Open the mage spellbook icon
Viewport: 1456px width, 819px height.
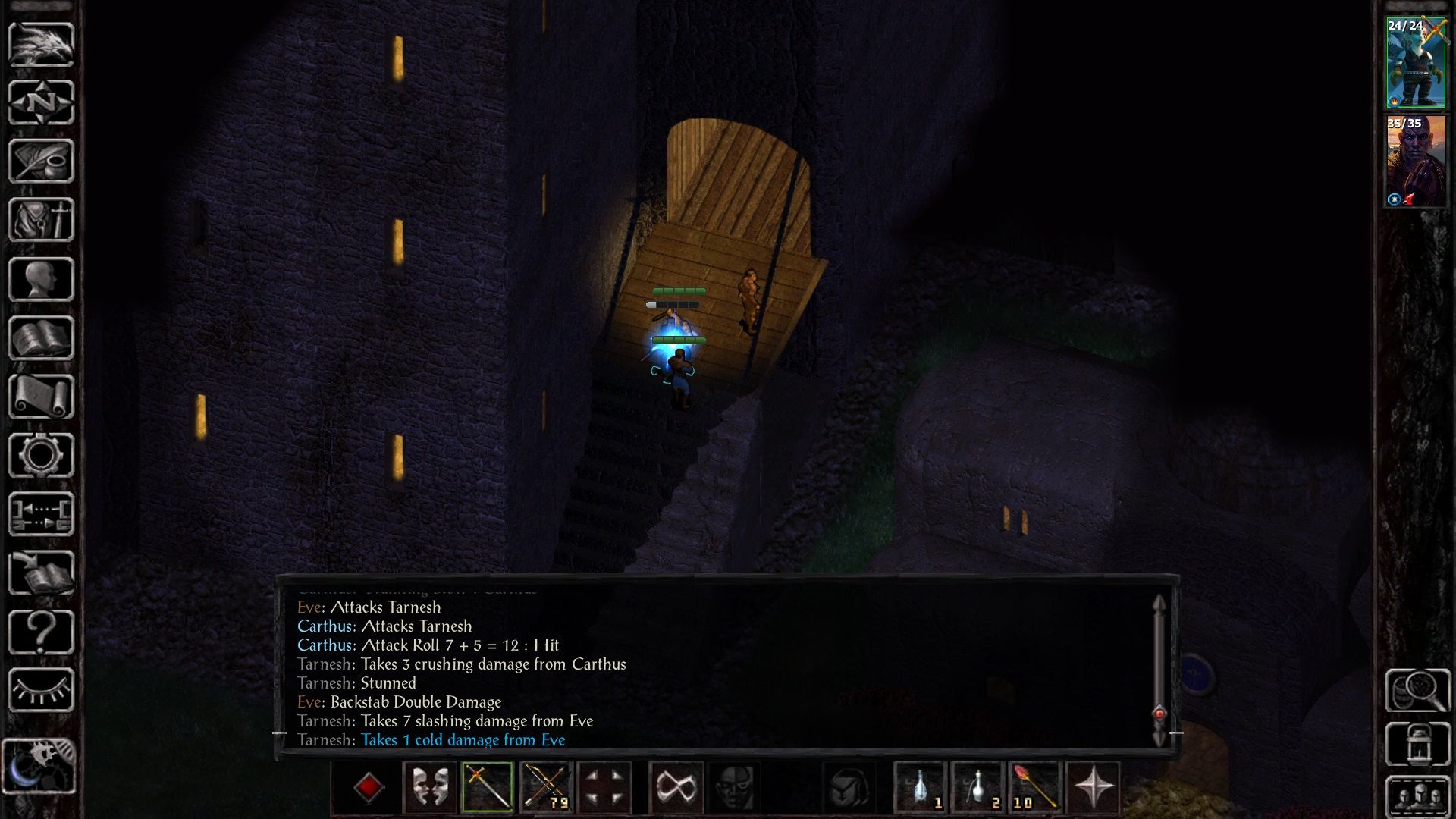point(42,336)
